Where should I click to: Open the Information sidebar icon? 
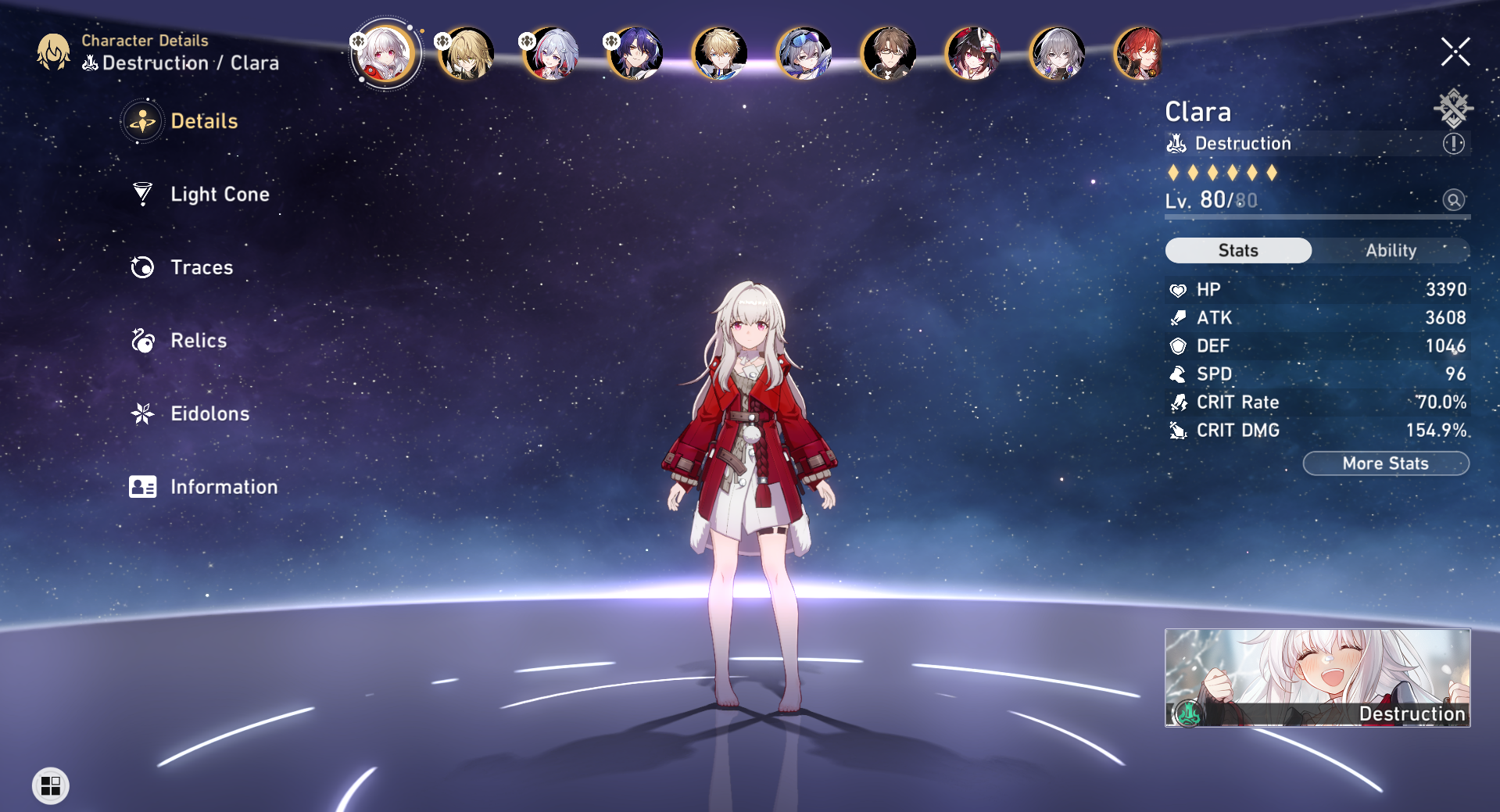[141, 487]
